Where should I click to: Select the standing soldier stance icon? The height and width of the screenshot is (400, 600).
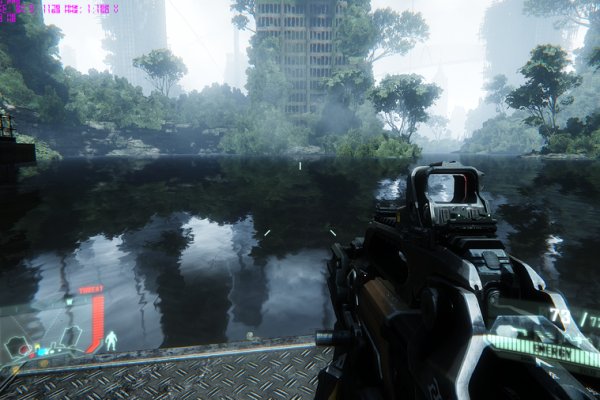coord(112,339)
